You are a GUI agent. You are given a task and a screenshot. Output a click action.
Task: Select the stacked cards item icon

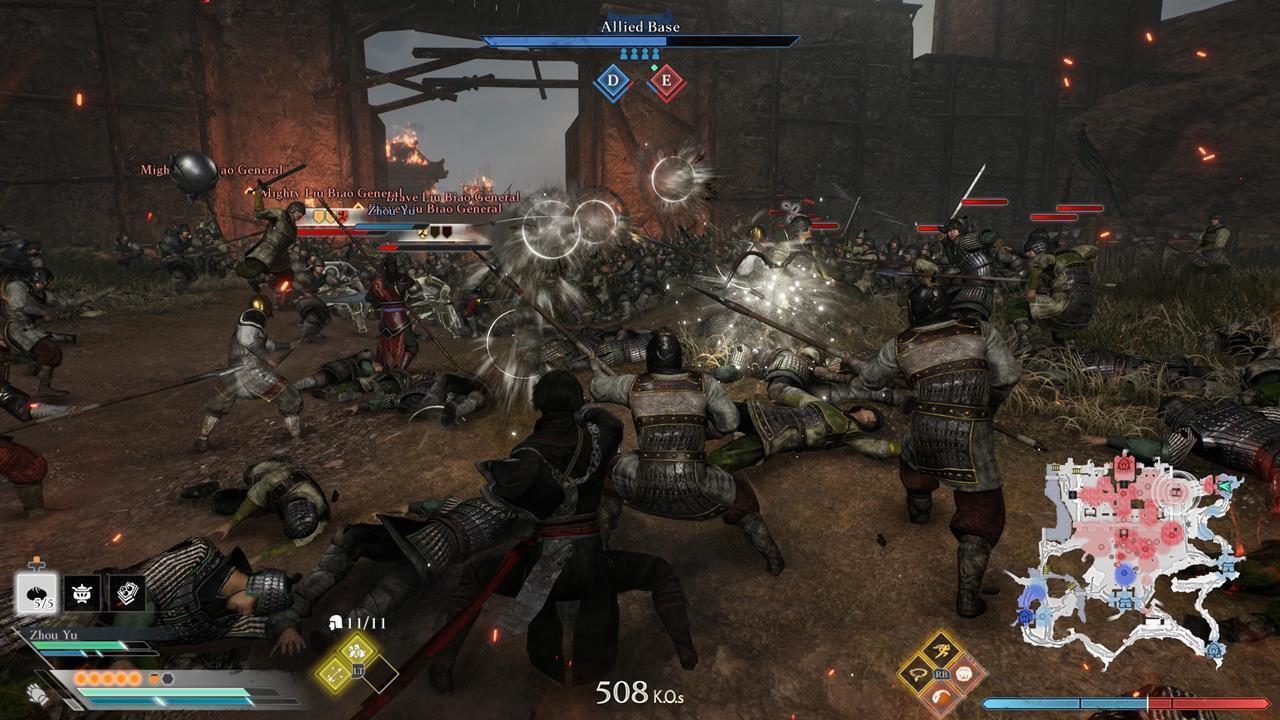pyautogui.click(x=129, y=593)
